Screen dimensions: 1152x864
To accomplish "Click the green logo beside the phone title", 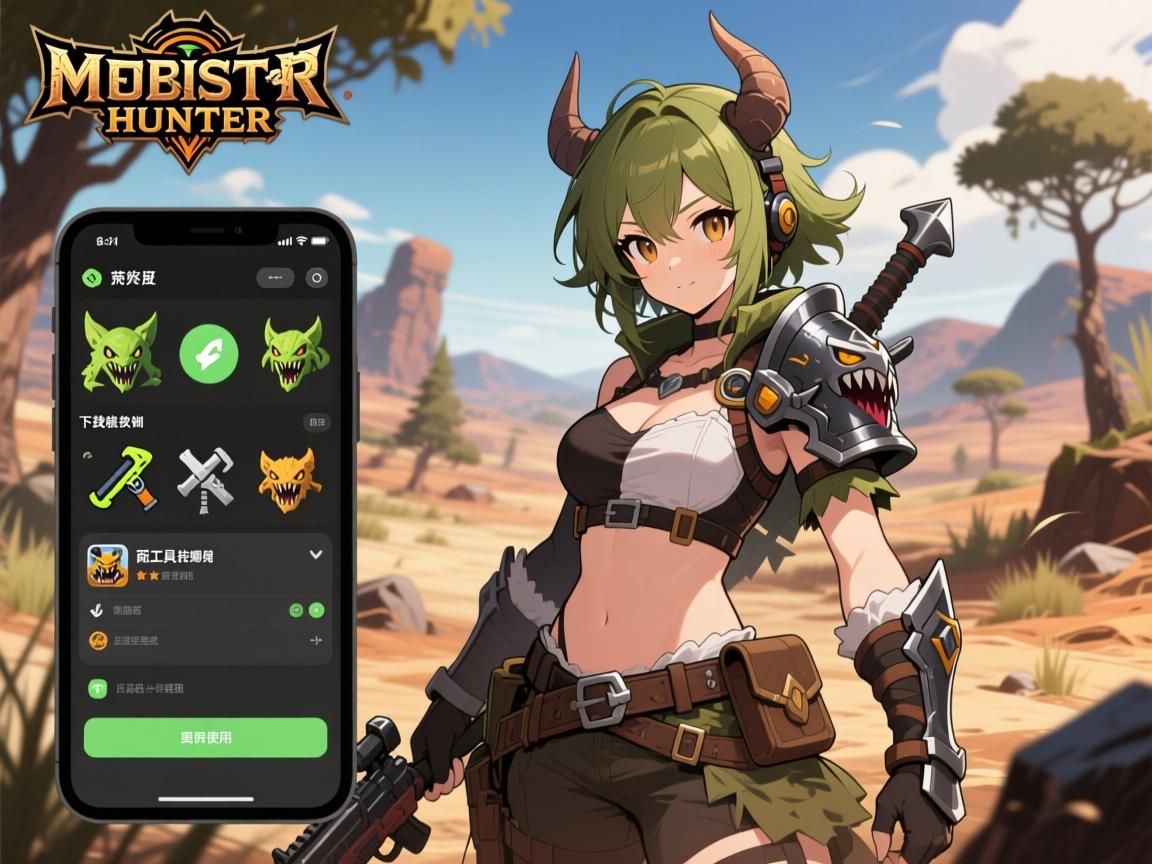I will tap(92, 278).
